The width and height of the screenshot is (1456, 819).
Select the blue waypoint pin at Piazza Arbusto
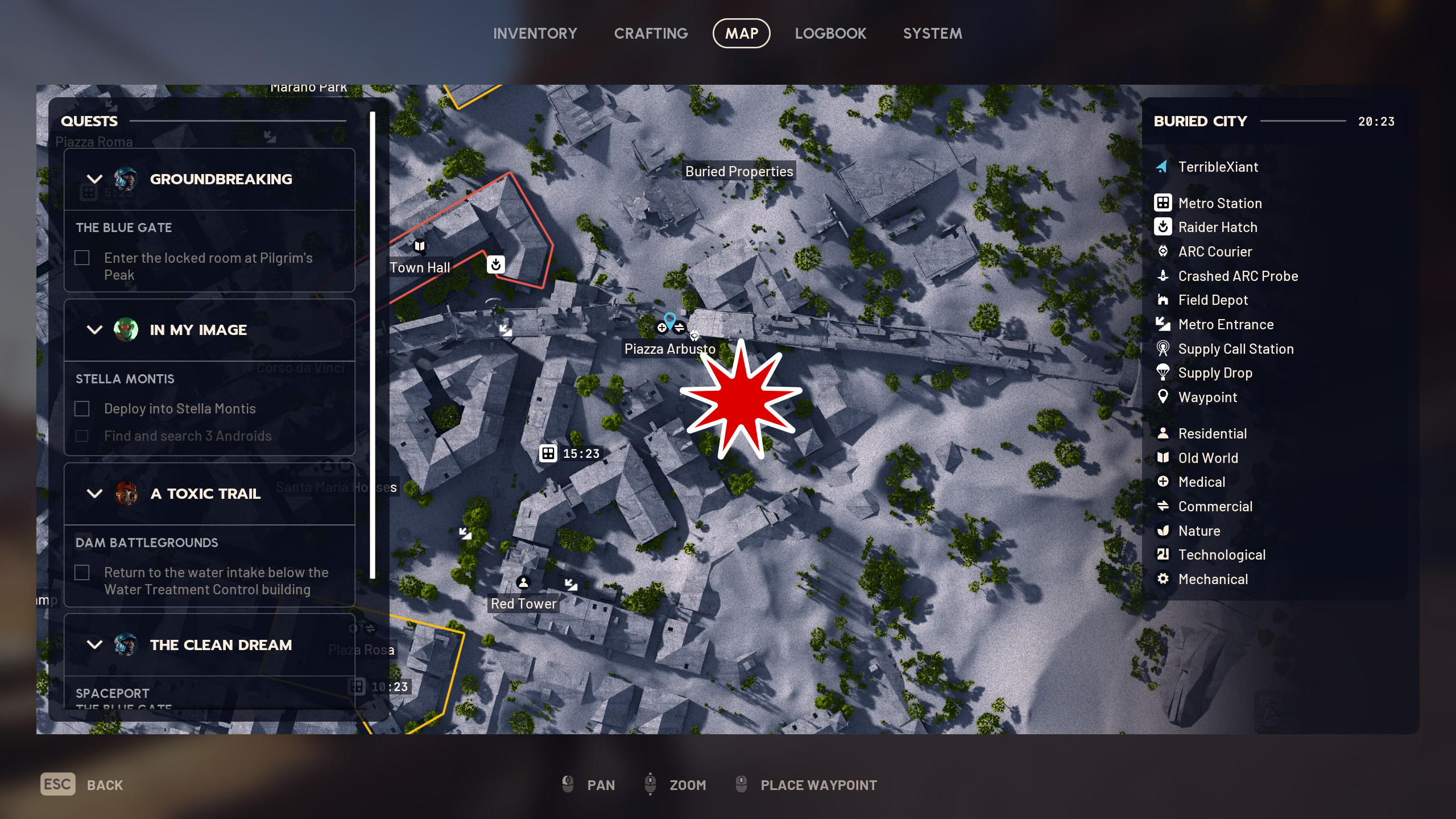point(670,320)
